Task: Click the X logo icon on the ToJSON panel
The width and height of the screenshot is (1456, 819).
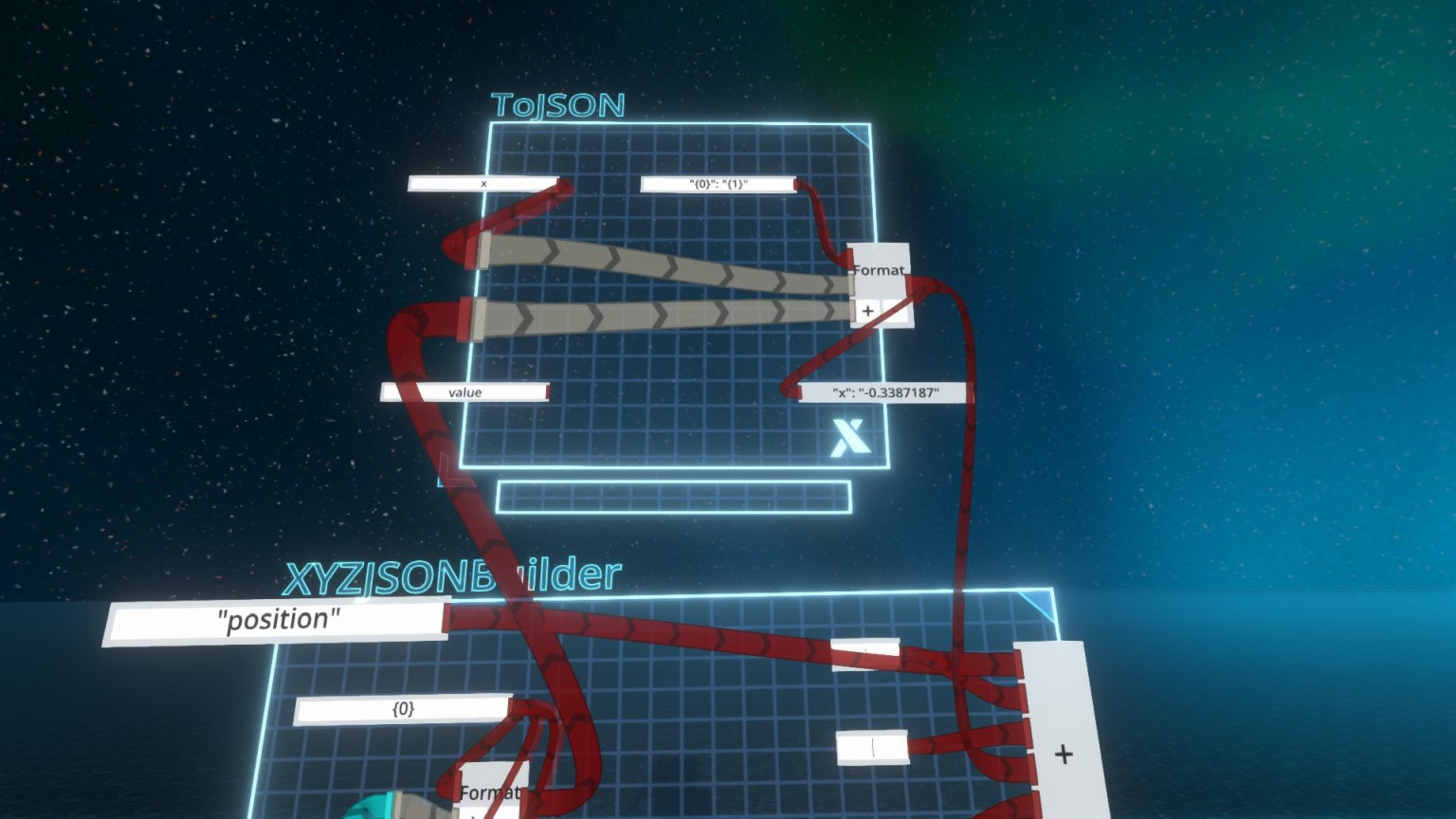Action: point(850,438)
